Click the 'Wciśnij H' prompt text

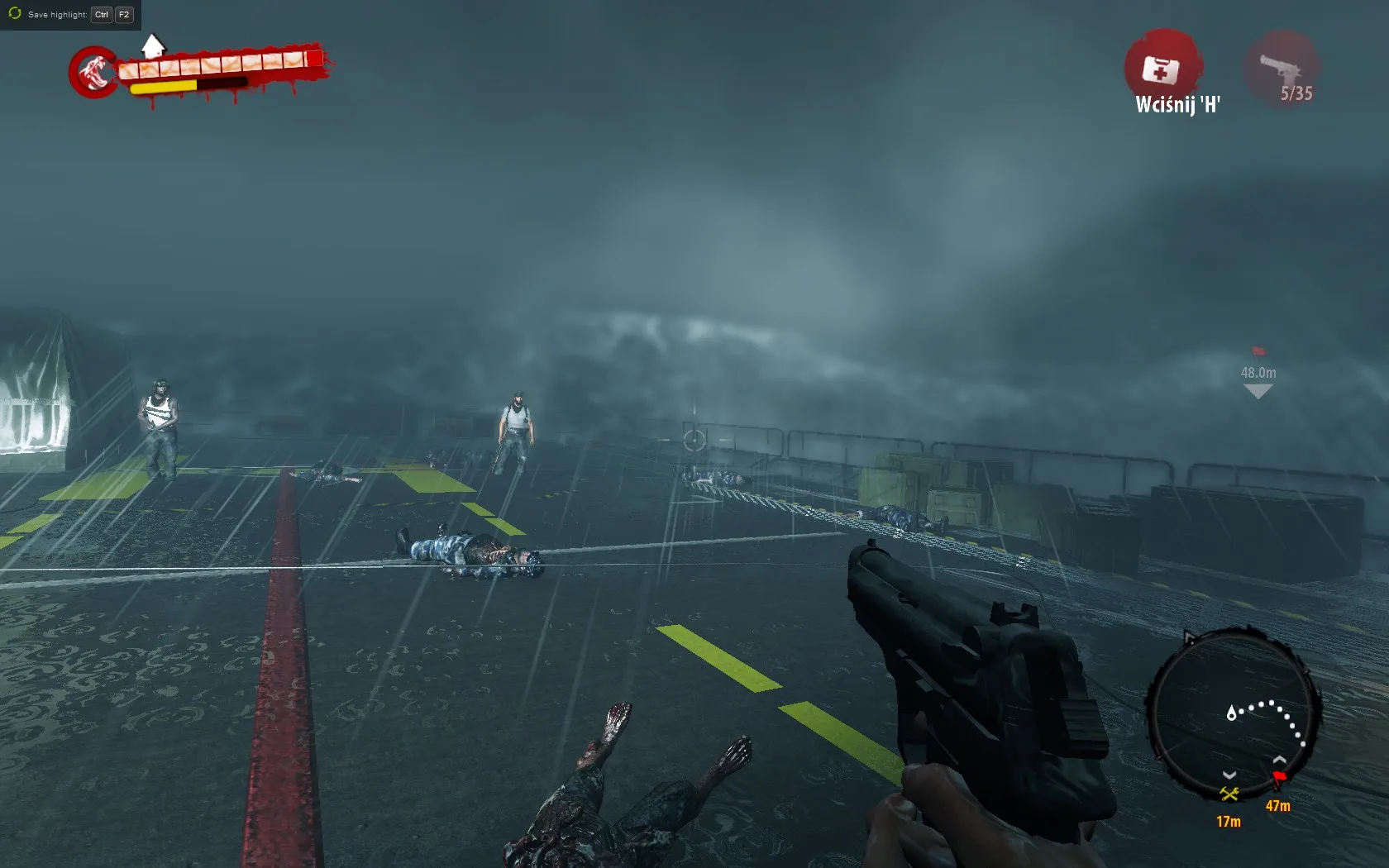[1174, 106]
